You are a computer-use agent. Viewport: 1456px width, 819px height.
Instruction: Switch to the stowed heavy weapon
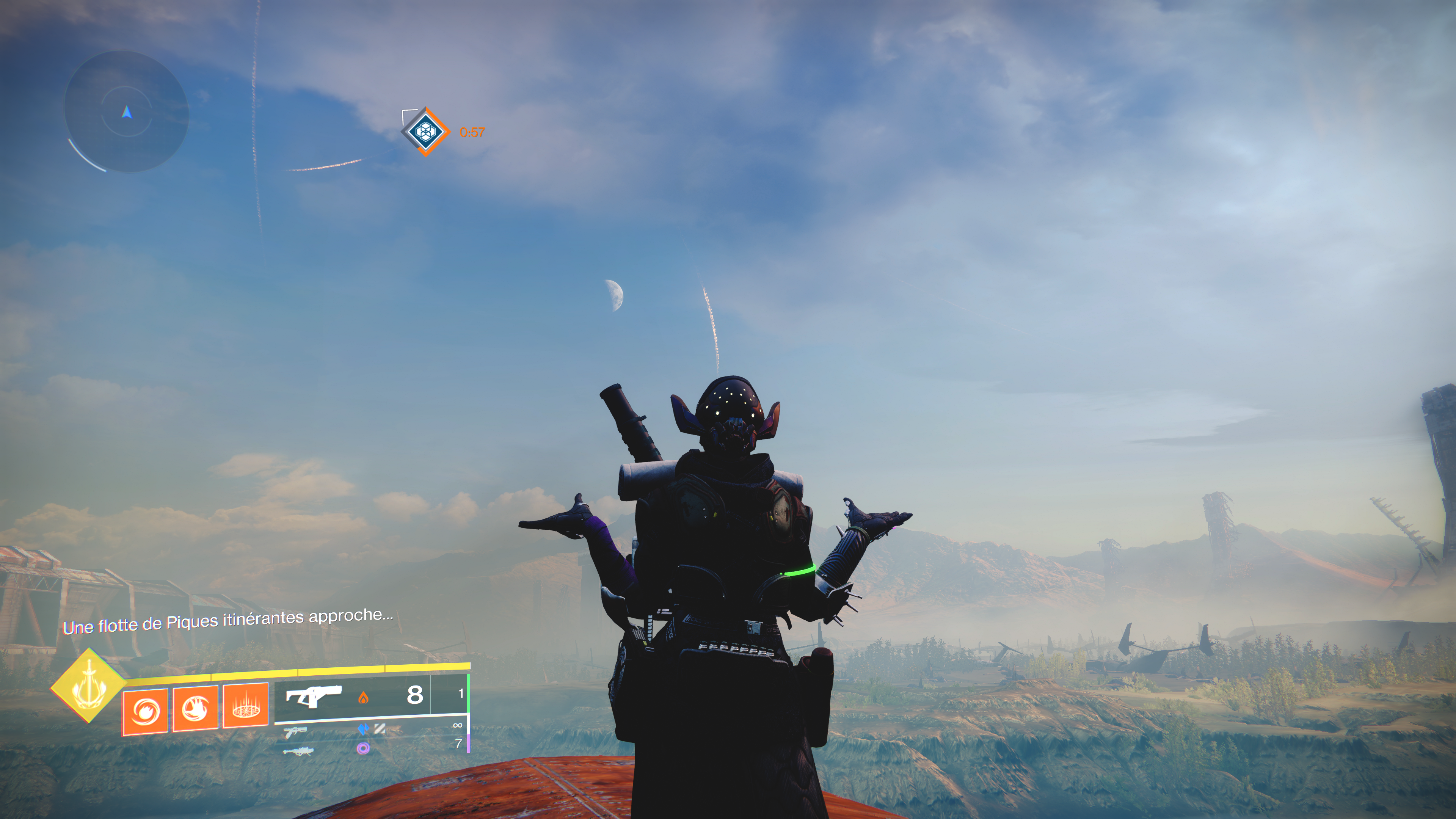coord(297,751)
